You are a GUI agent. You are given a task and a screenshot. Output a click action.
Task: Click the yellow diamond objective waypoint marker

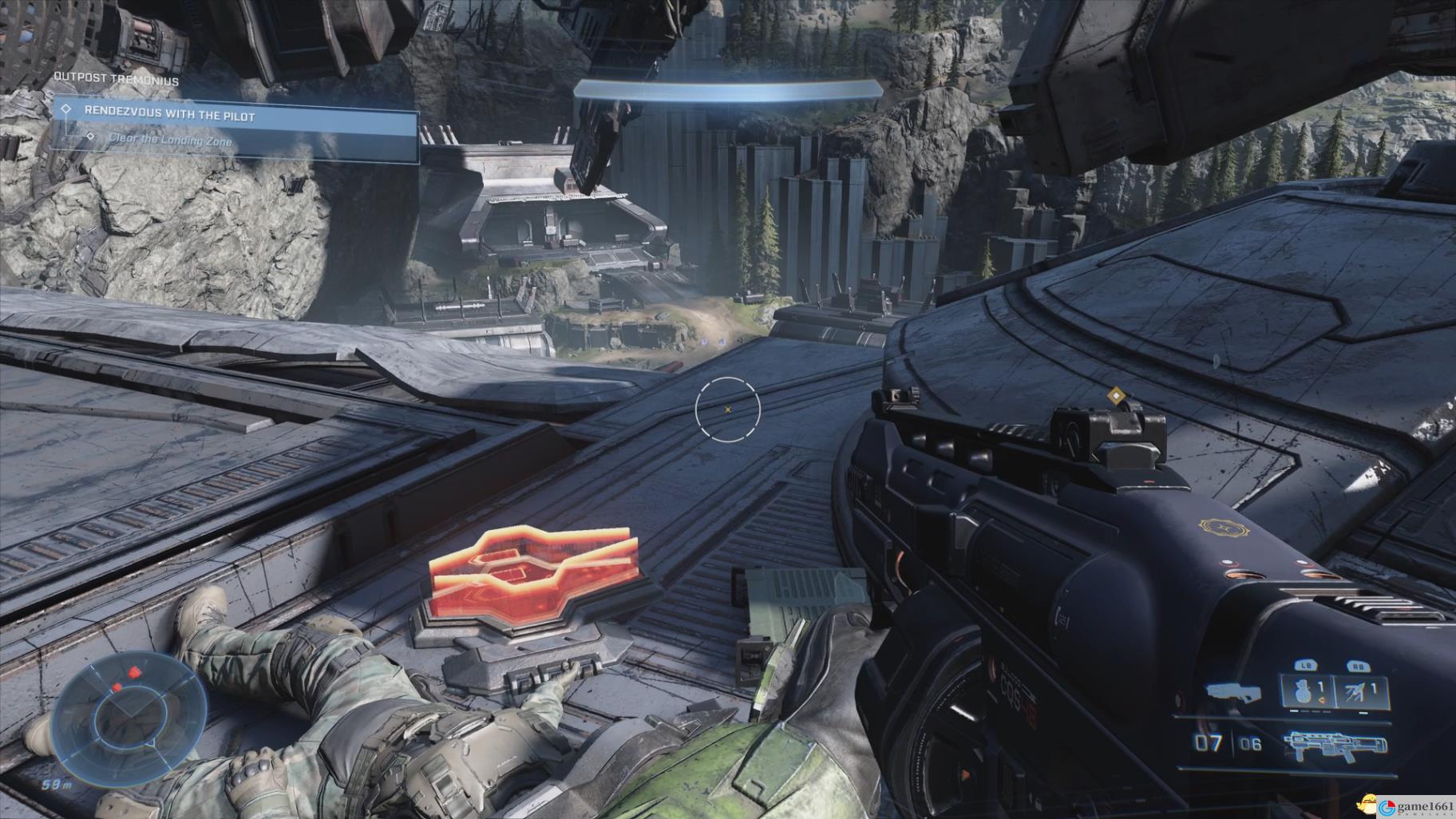pyautogui.click(x=1114, y=394)
